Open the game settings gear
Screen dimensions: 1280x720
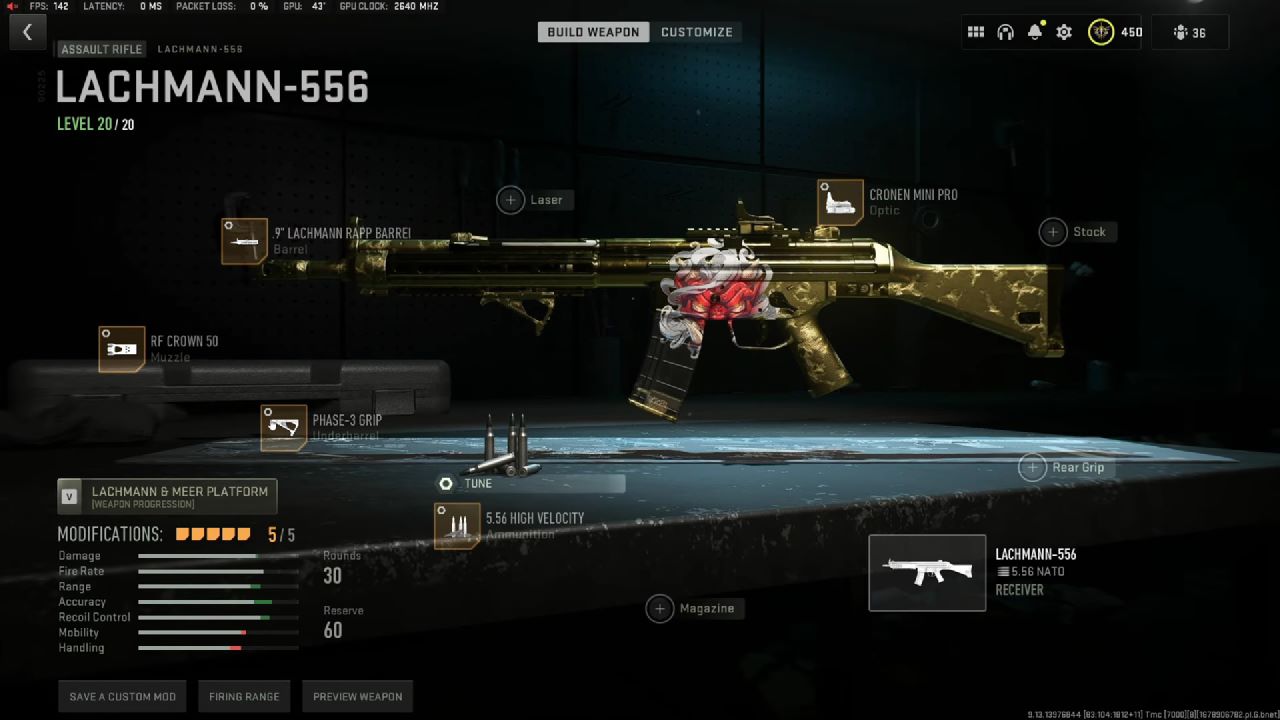pyautogui.click(x=1063, y=31)
